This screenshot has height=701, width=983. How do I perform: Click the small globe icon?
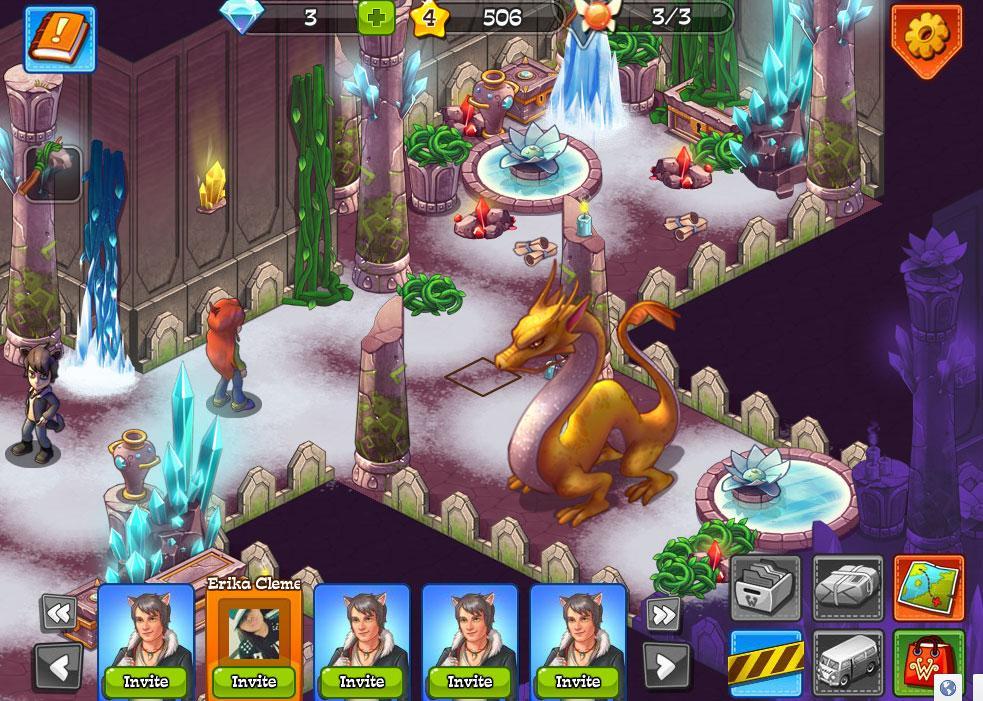pos(947,688)
